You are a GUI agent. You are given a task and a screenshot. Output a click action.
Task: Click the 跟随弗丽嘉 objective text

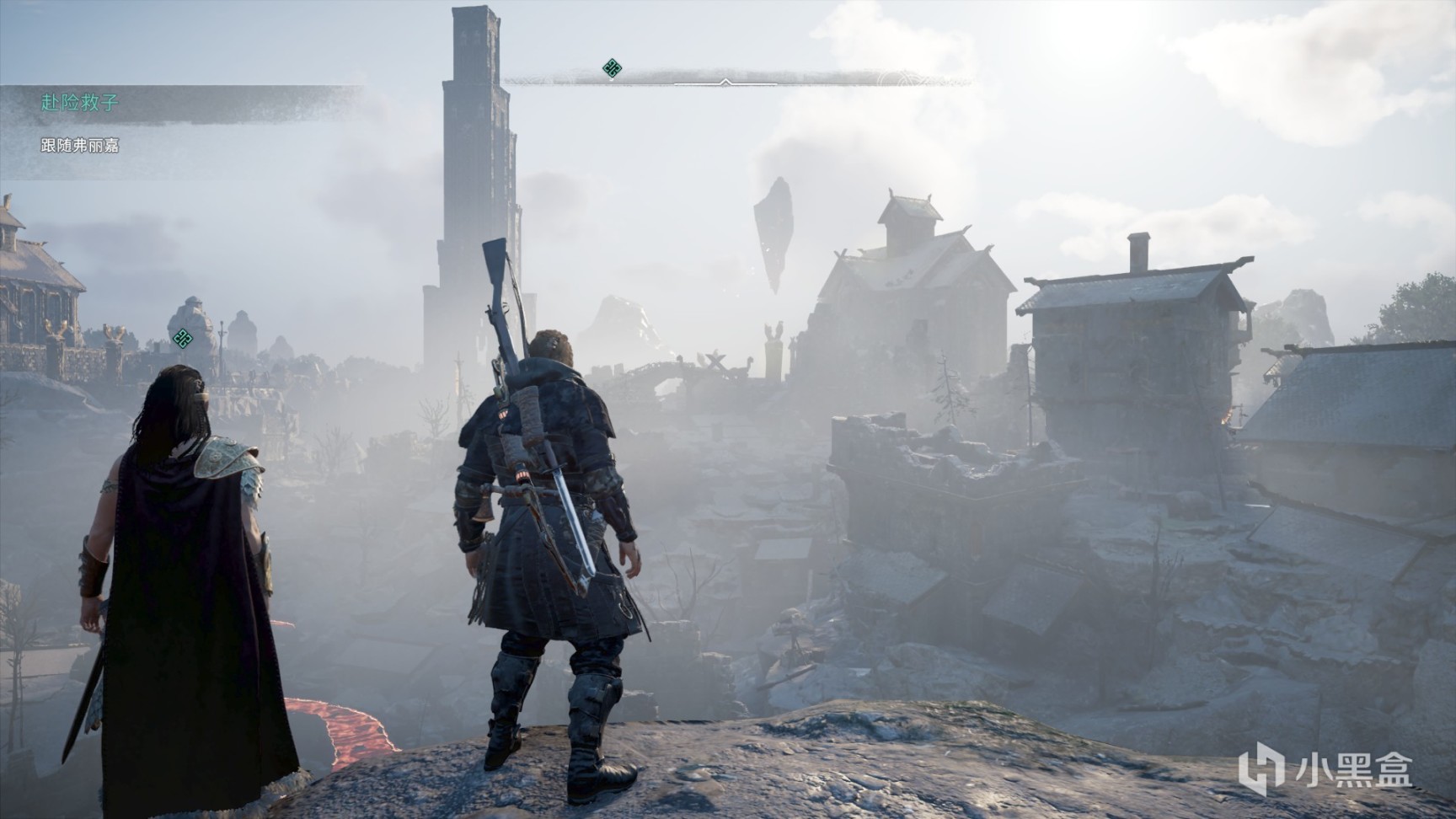click(x=80, y=146)
